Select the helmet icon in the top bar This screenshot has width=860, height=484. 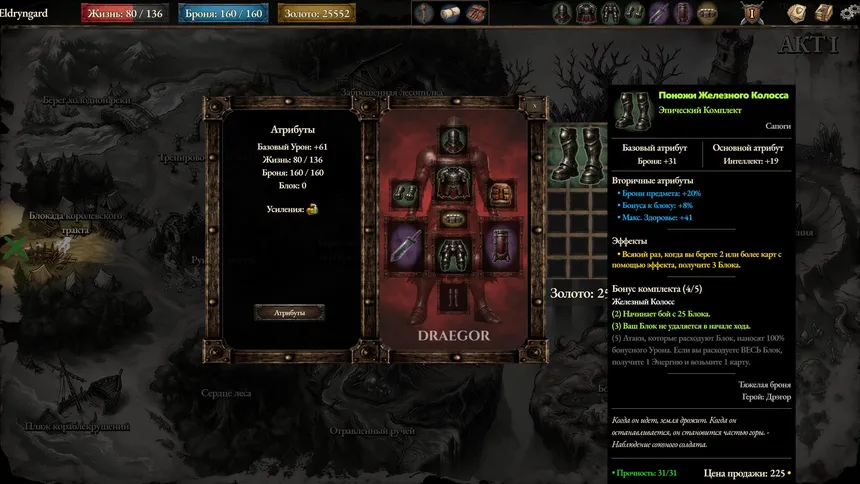click(x=563, y=13)
